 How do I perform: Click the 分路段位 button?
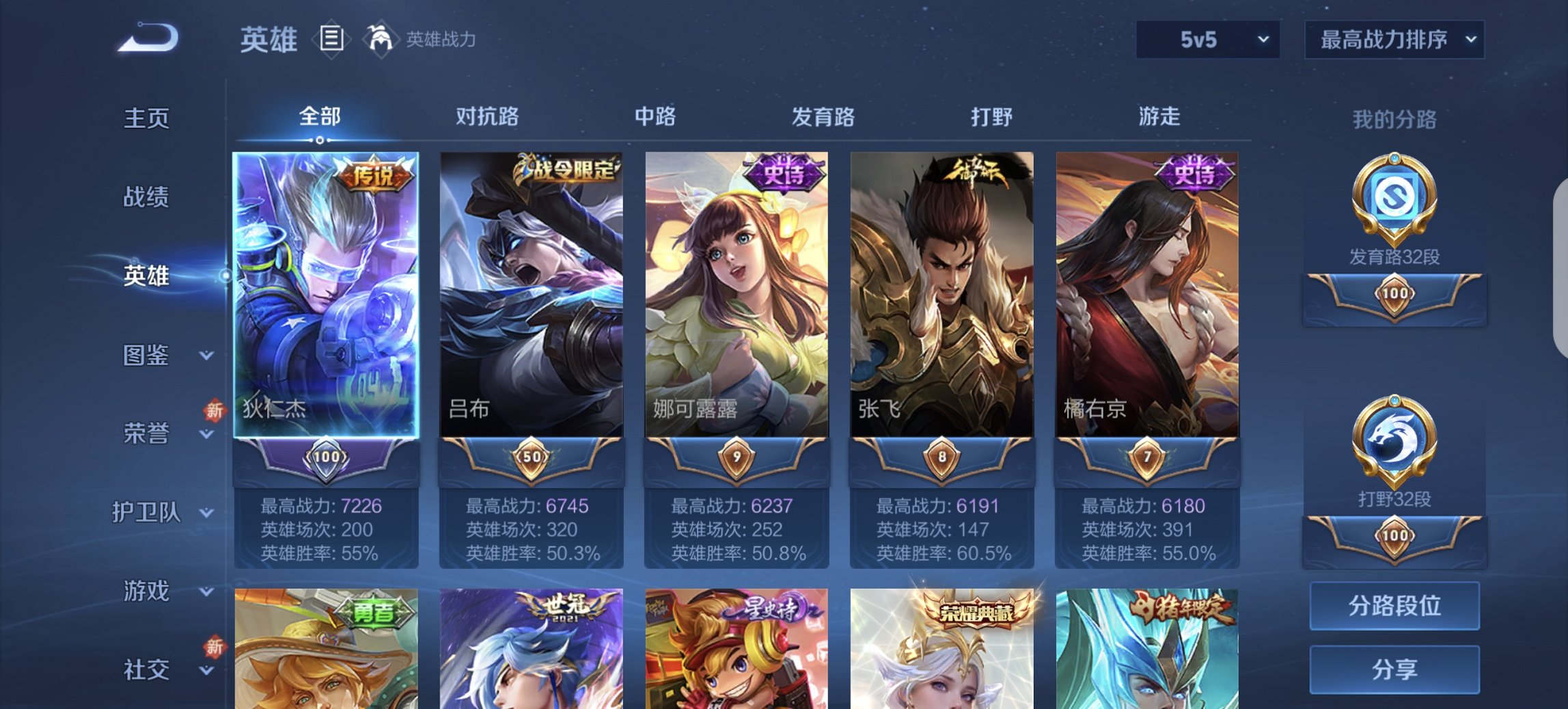[x=1394, y=606]
